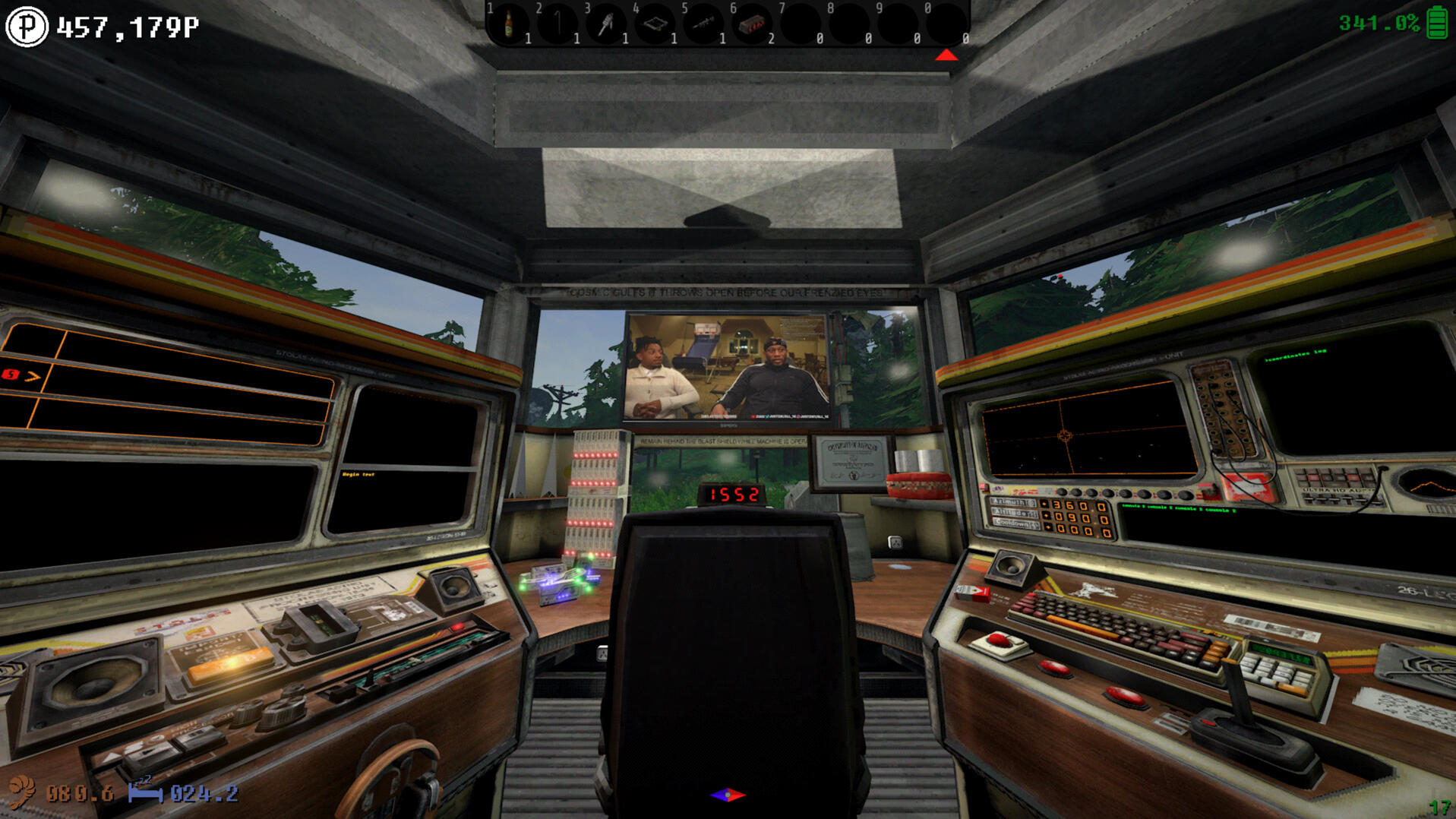Equip the tool in hotbar slot 3
The width and height of the screenshot is (1456, 819).
[606, 24]
